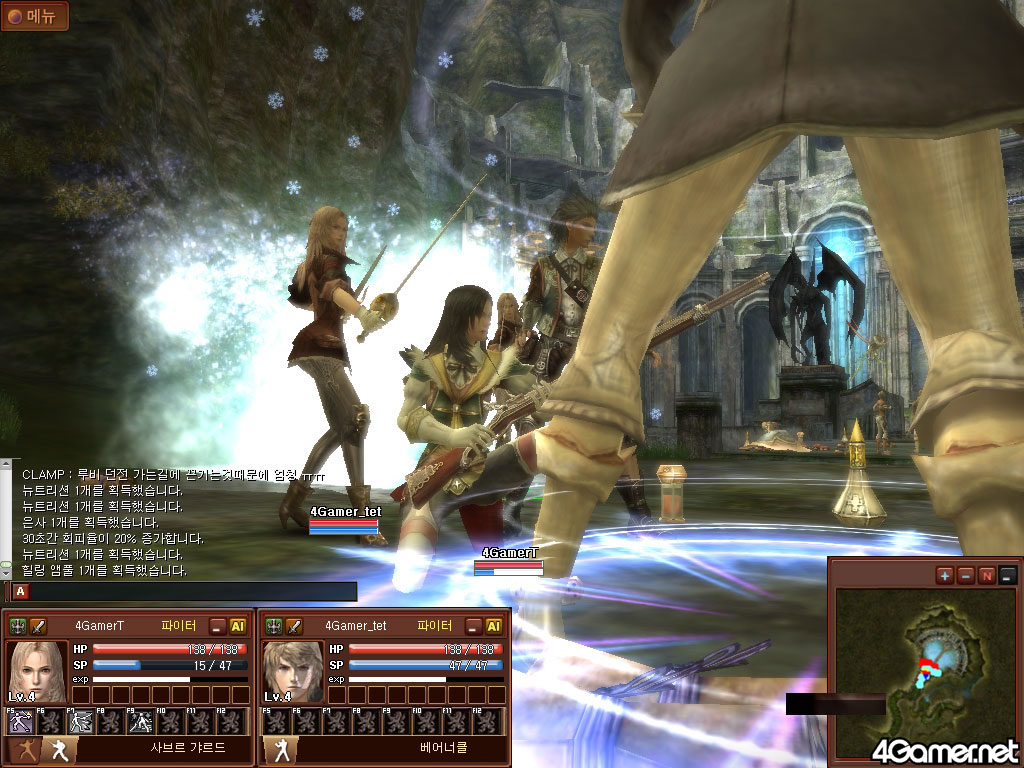Viewport: 1024px width, 768px height.
Task: Select 4GamerT's blonde portrait
Action: pyautogui.click(x=38, y=672)
